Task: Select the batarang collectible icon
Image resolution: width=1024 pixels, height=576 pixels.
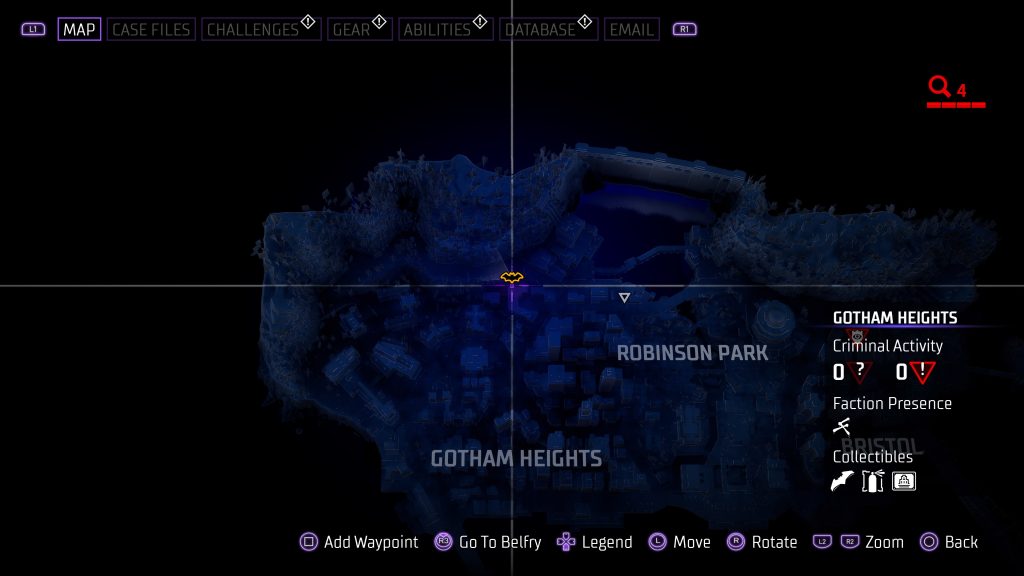Action: 843,481
